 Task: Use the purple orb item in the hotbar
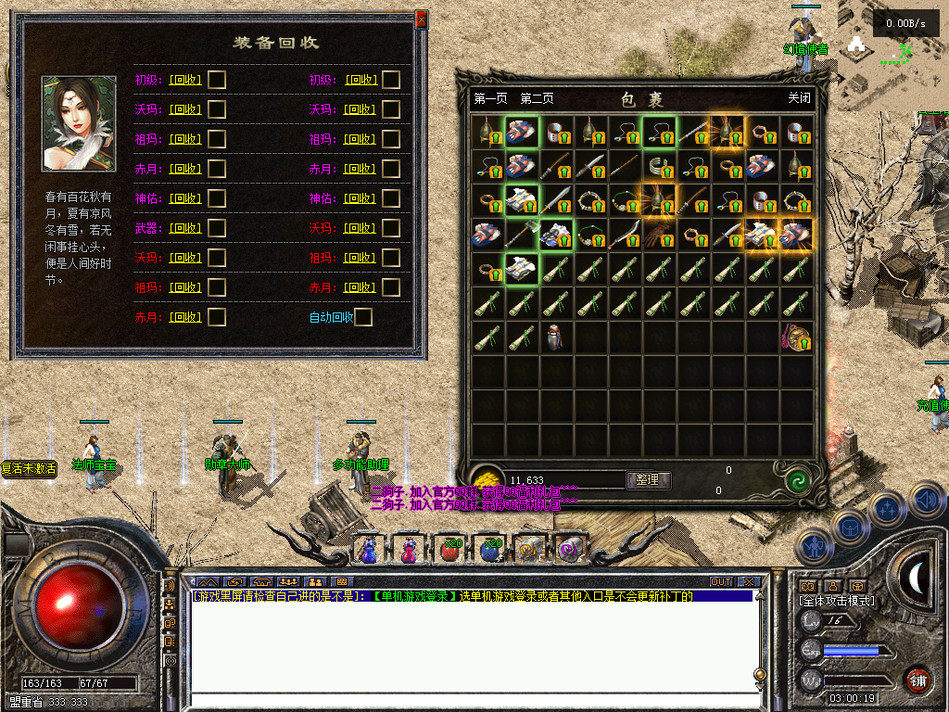[x=569, y=549]
